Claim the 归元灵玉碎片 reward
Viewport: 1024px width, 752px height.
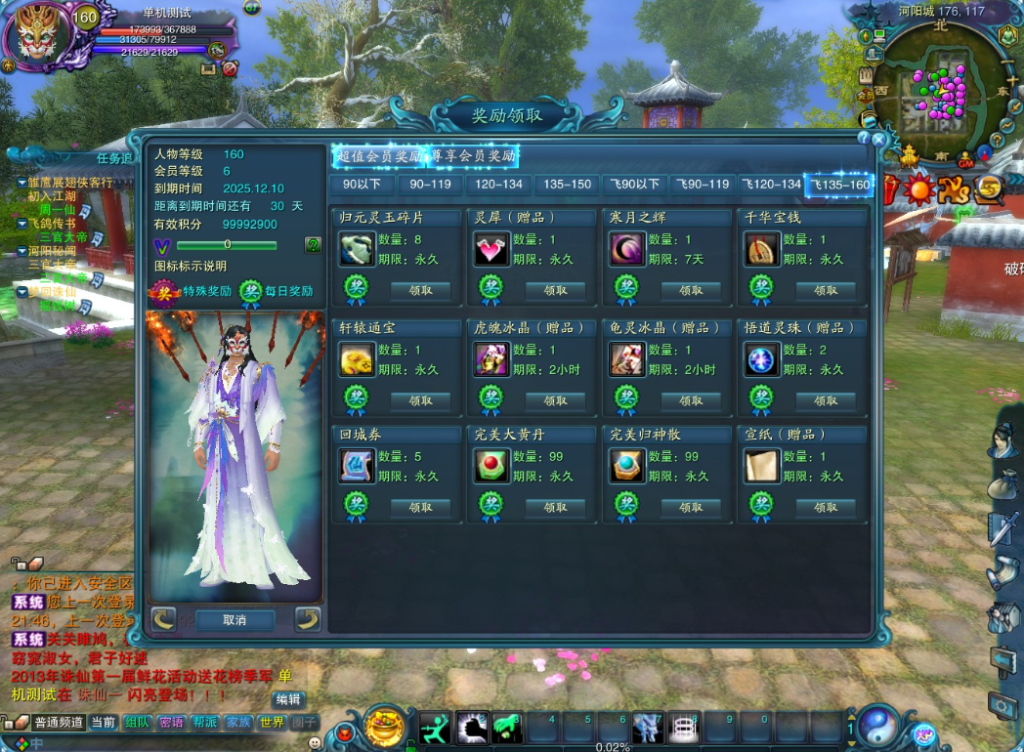point(420,290)
